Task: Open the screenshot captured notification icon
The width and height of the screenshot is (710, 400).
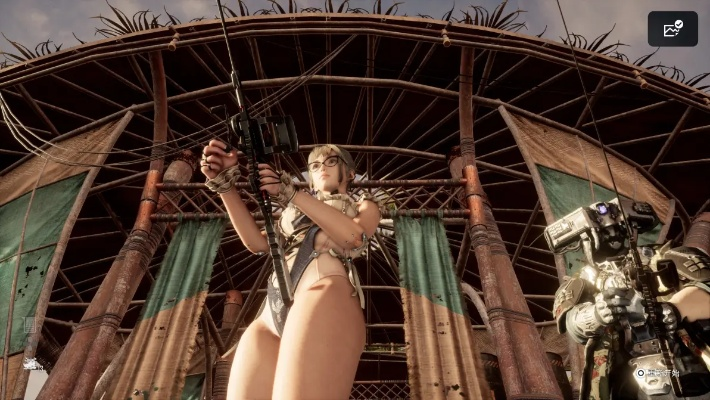Action: [672, 29]
